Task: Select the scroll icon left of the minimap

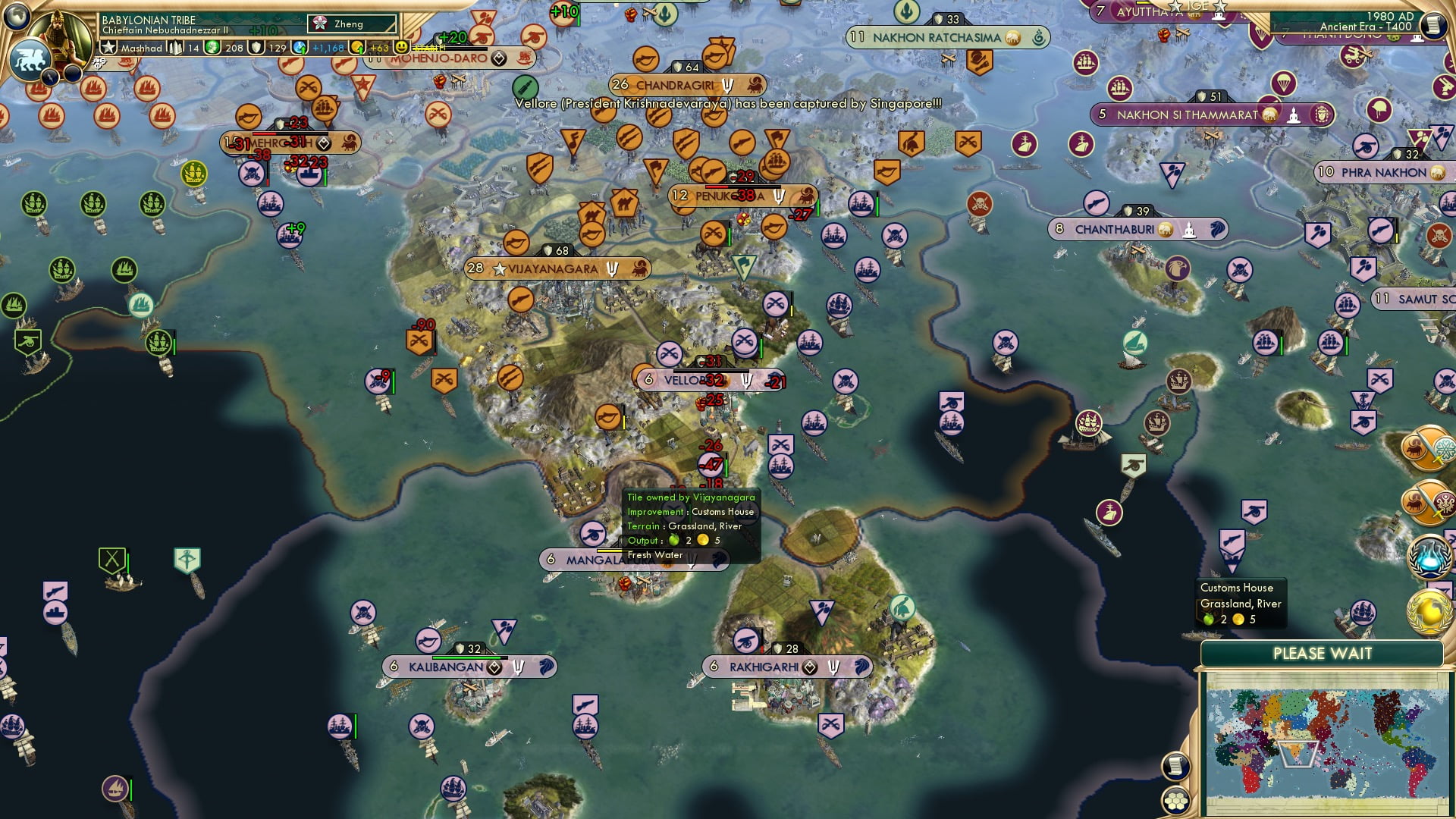Action: (1174, 765)
